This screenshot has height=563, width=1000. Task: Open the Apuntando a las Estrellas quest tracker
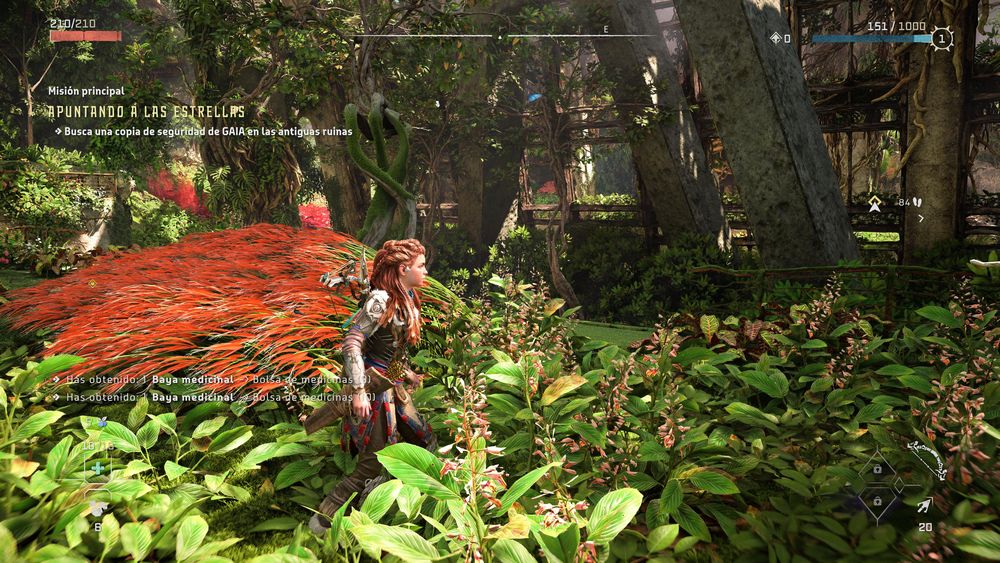pyautogui.click(x=146, y=111)
